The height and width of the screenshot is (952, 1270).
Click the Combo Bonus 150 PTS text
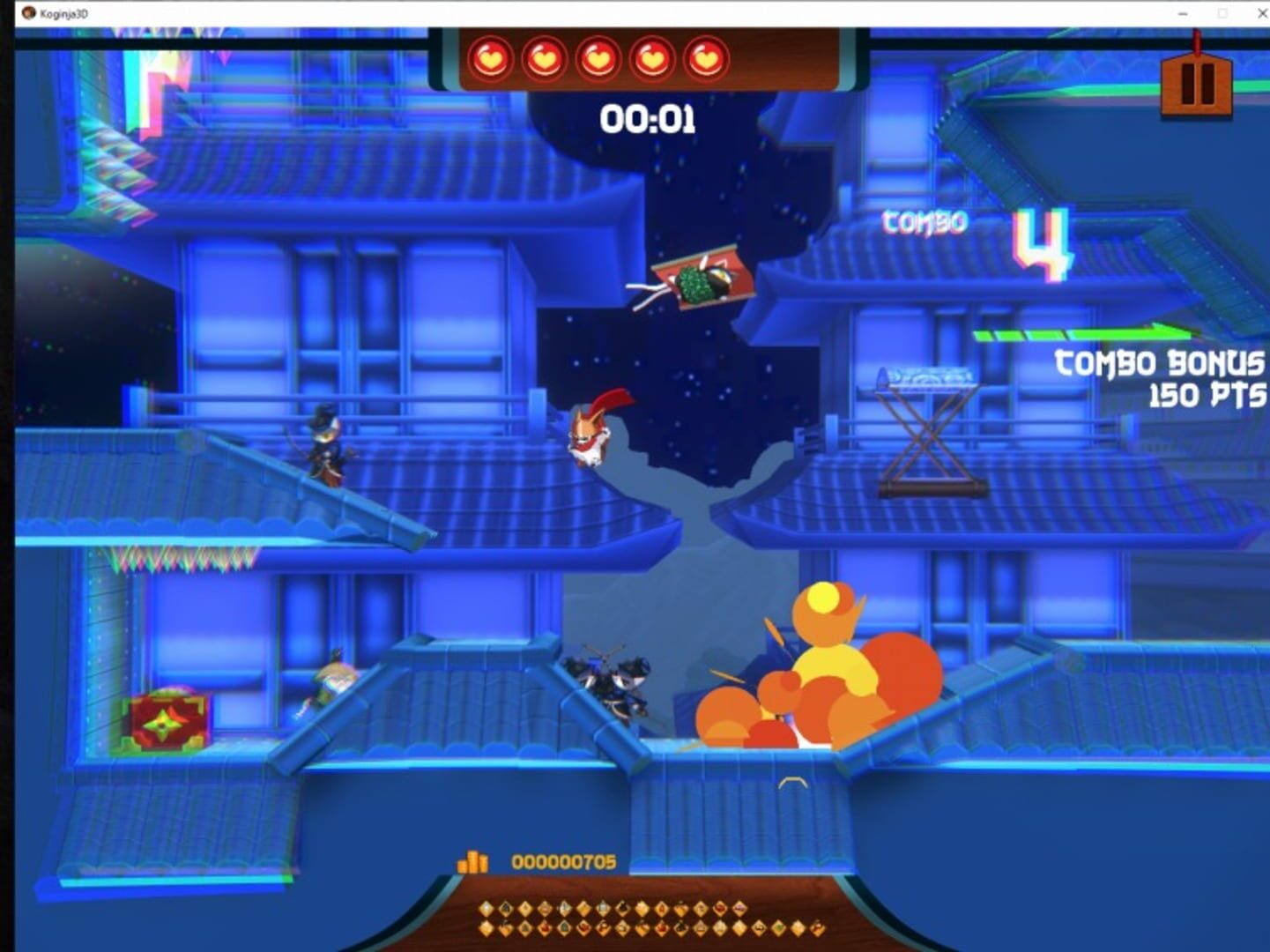pos(1158,377)
